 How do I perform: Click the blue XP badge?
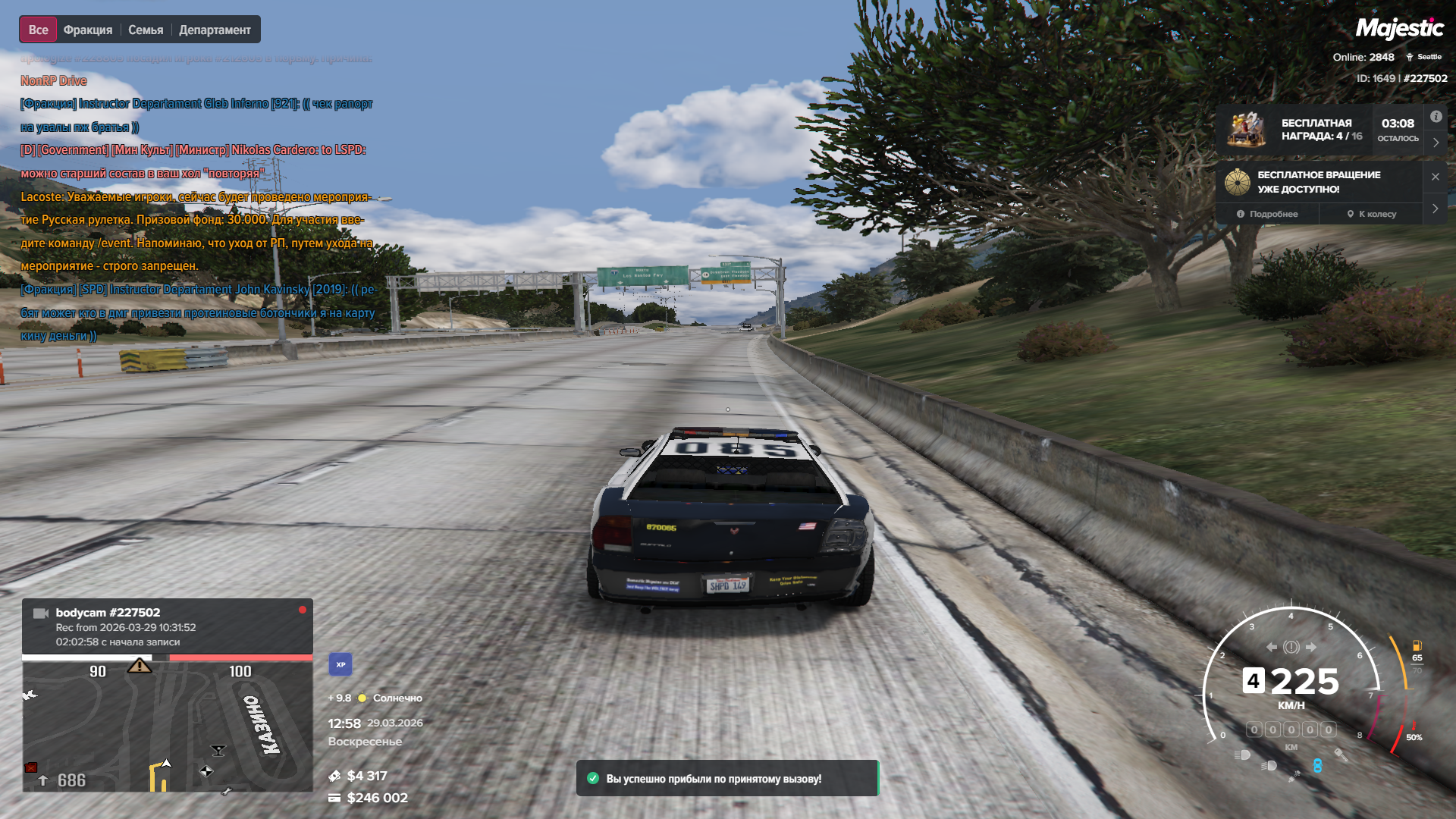pyautogui.click(x=340, y=664)
